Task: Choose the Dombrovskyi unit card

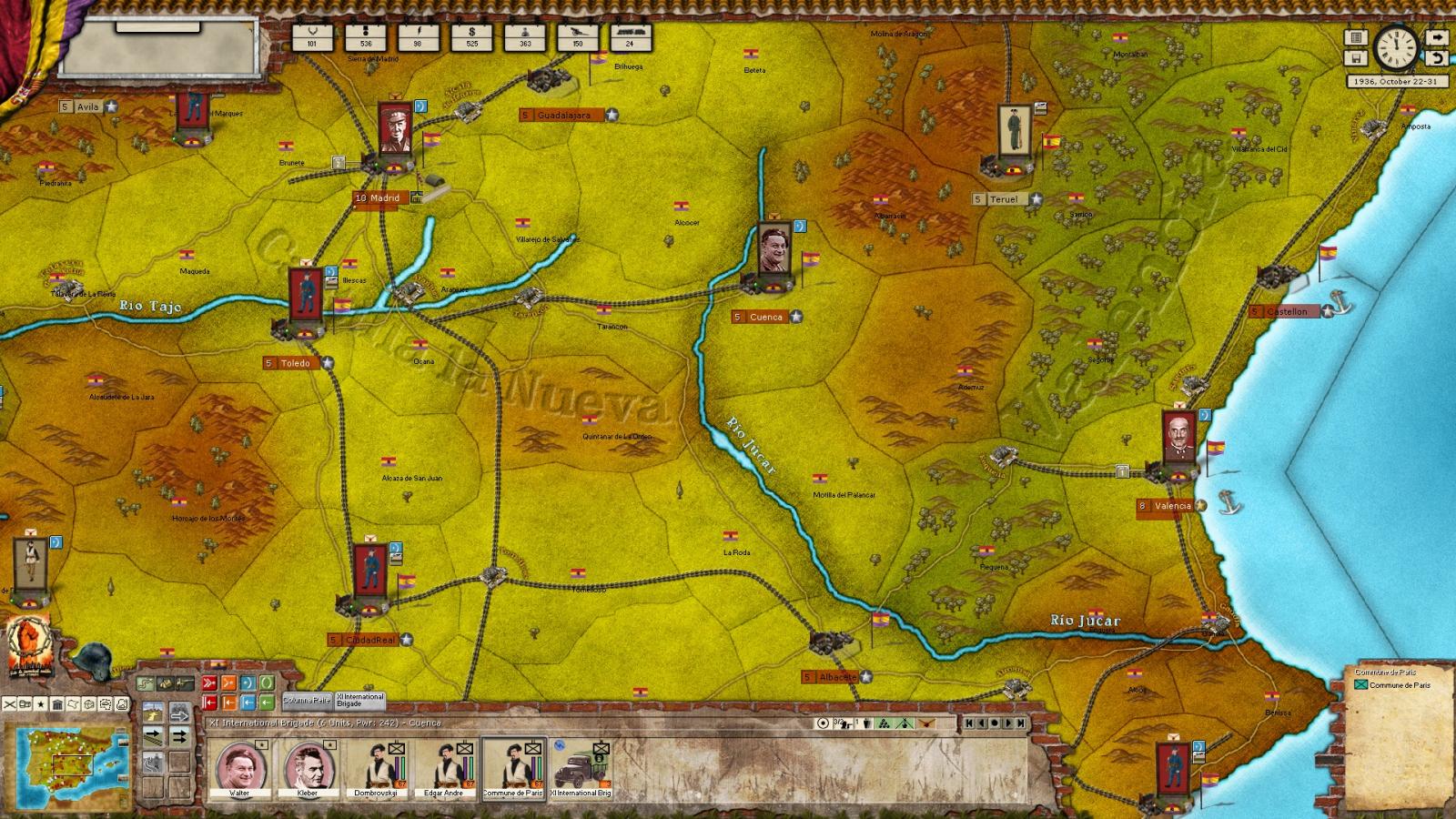Action: (x=377, y=769)
